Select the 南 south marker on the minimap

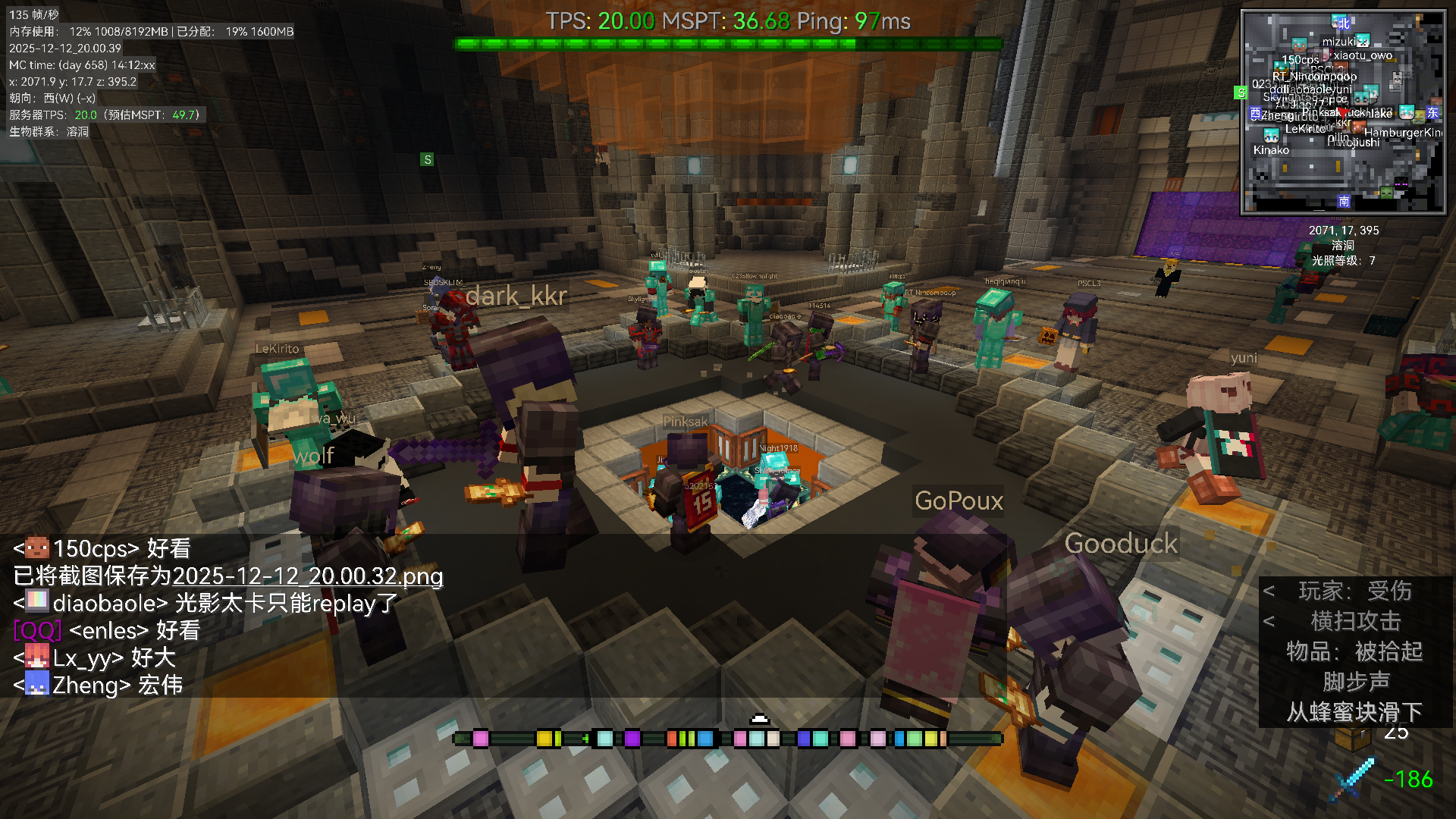click(1344, 201)
